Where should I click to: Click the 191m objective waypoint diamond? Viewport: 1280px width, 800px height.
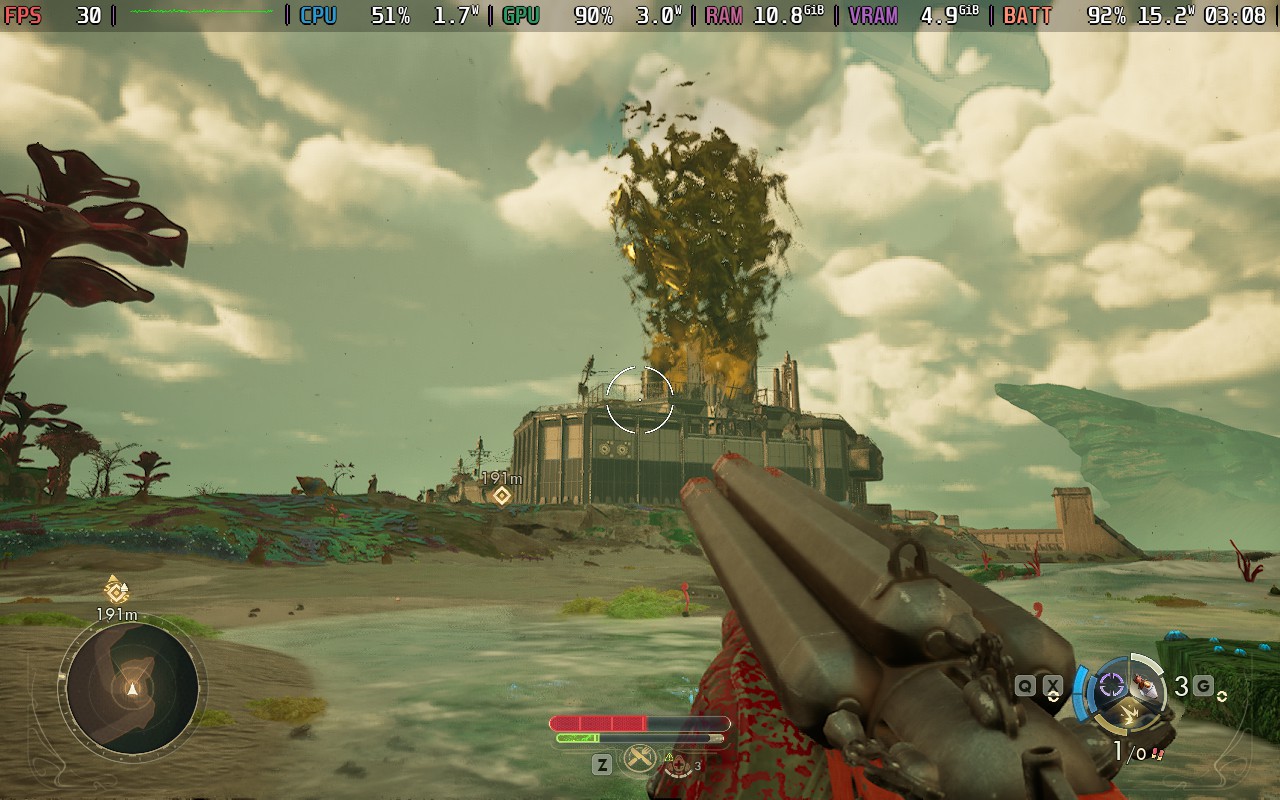[x=501, y=496]
